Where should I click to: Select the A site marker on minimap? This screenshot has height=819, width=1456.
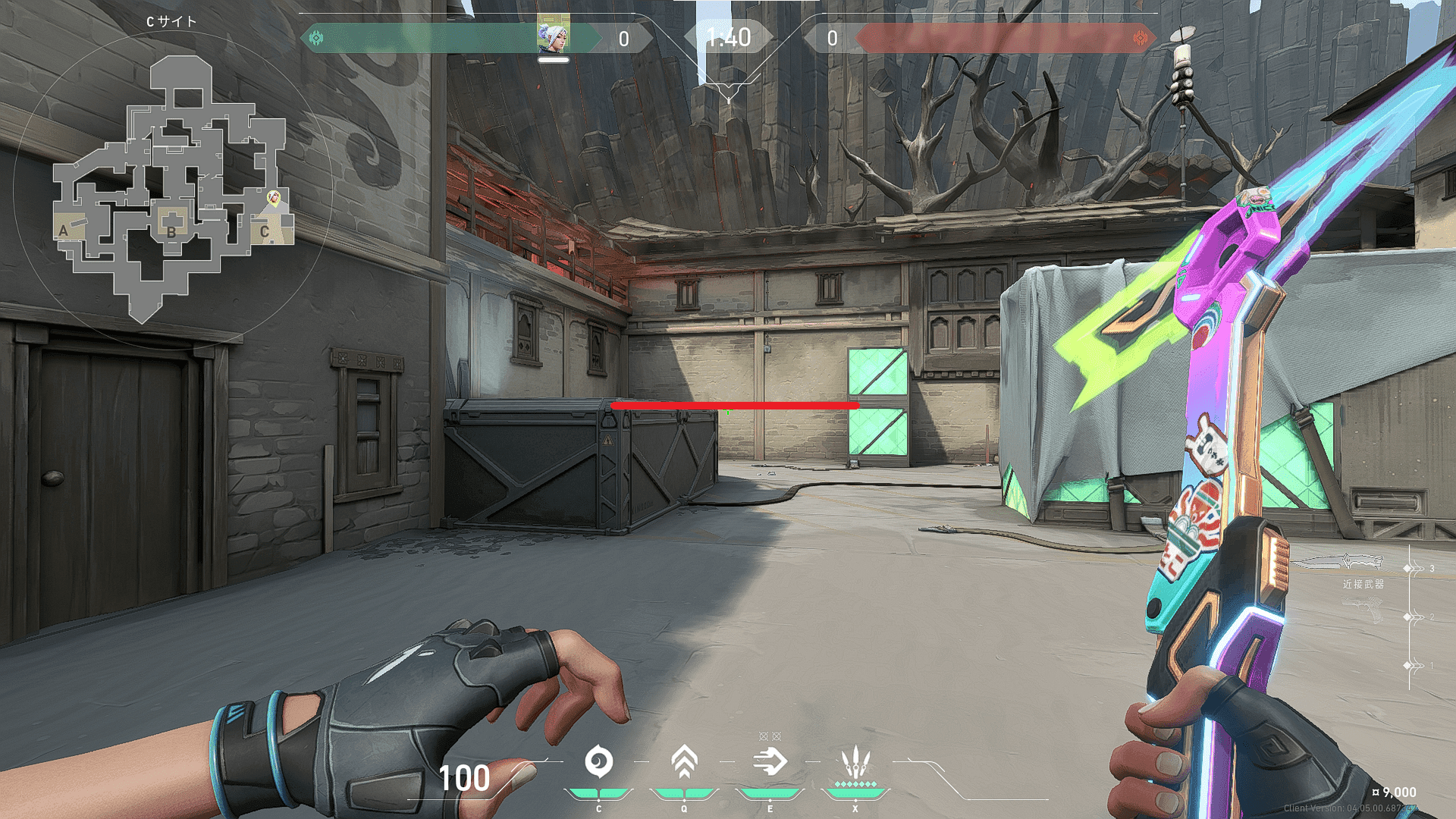64,231
